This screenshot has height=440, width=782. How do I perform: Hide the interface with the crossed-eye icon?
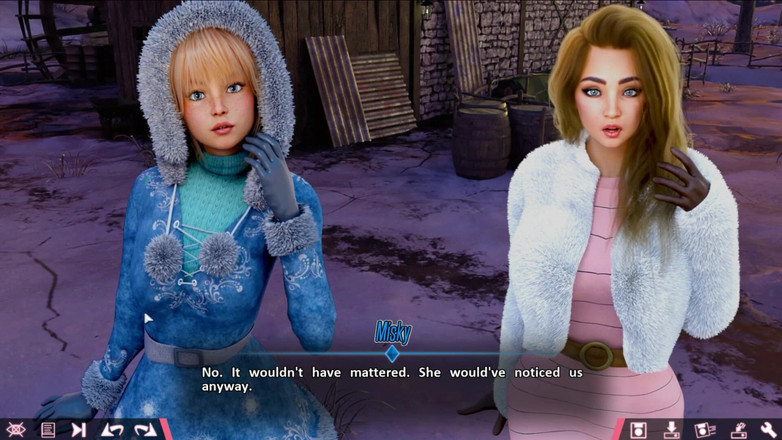pos(17,430)
